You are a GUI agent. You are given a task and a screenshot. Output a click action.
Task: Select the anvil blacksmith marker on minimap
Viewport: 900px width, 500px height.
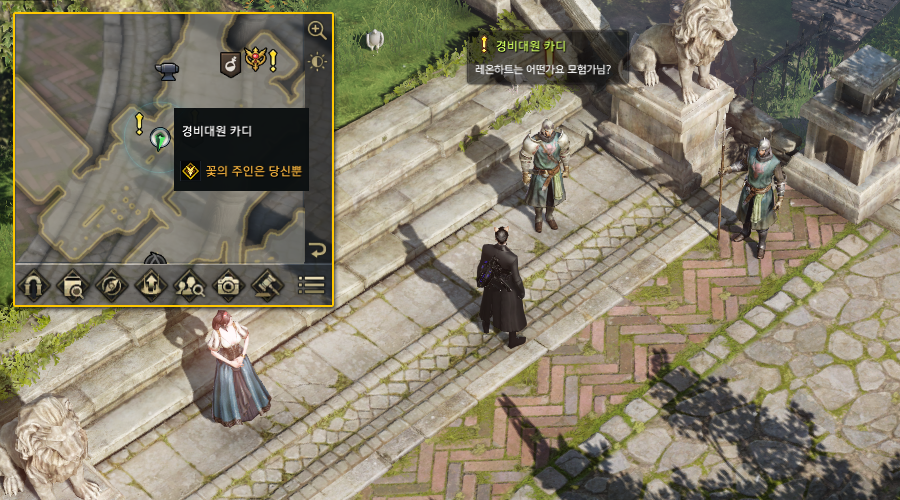coord(166,68)
